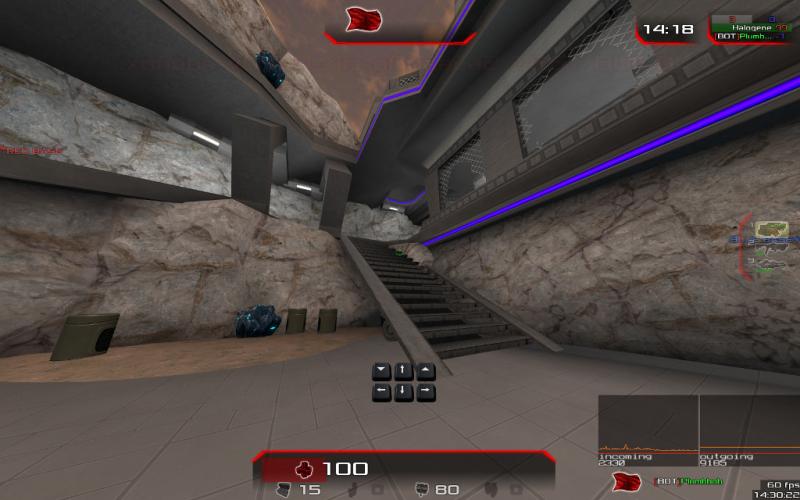Viewport: 800px width, 500px height.
Task: Click the Halogene scoreboard row
Action: coord(754,27)
